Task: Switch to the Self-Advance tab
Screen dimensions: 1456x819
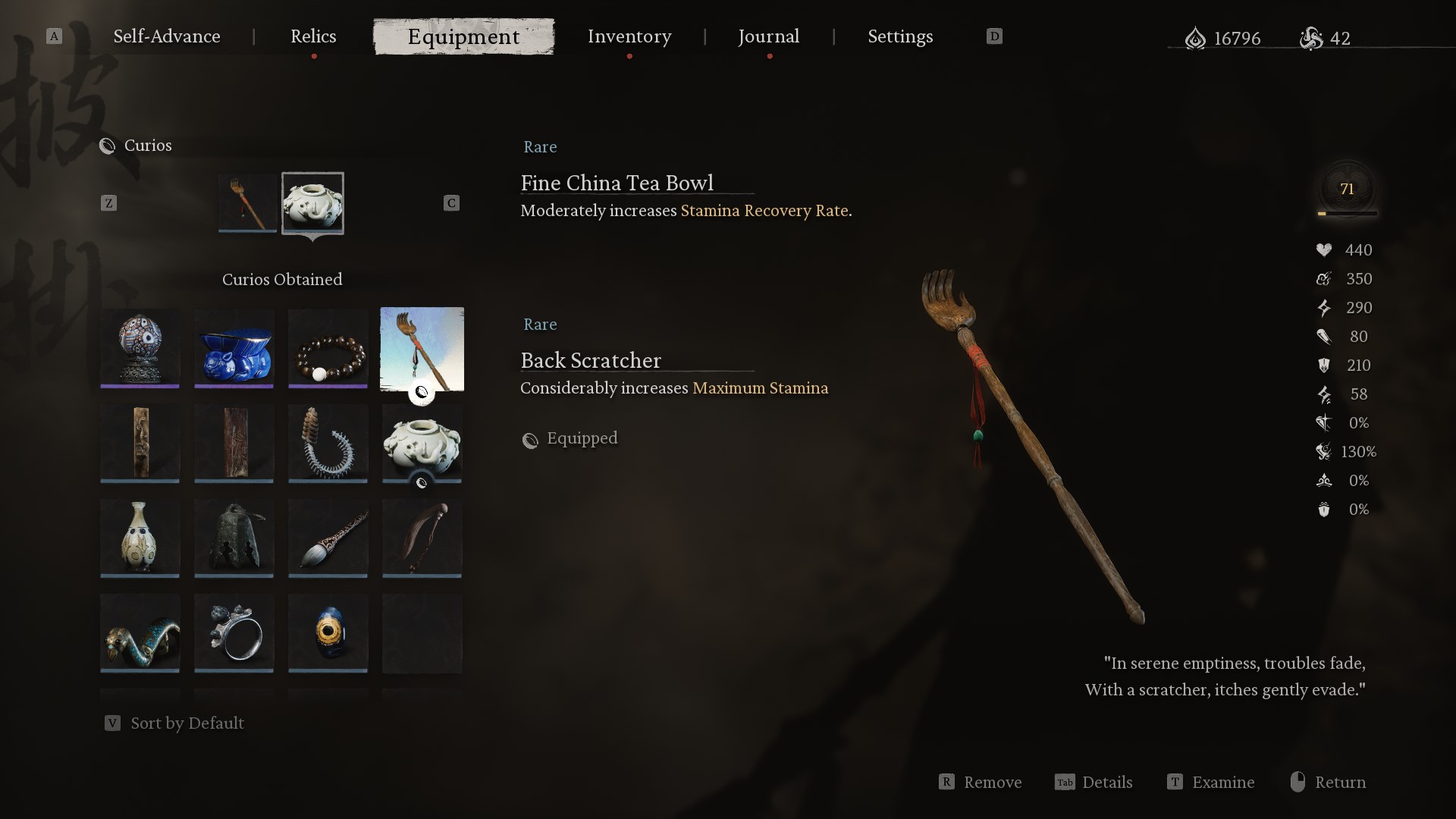Action: pos(167,36)
